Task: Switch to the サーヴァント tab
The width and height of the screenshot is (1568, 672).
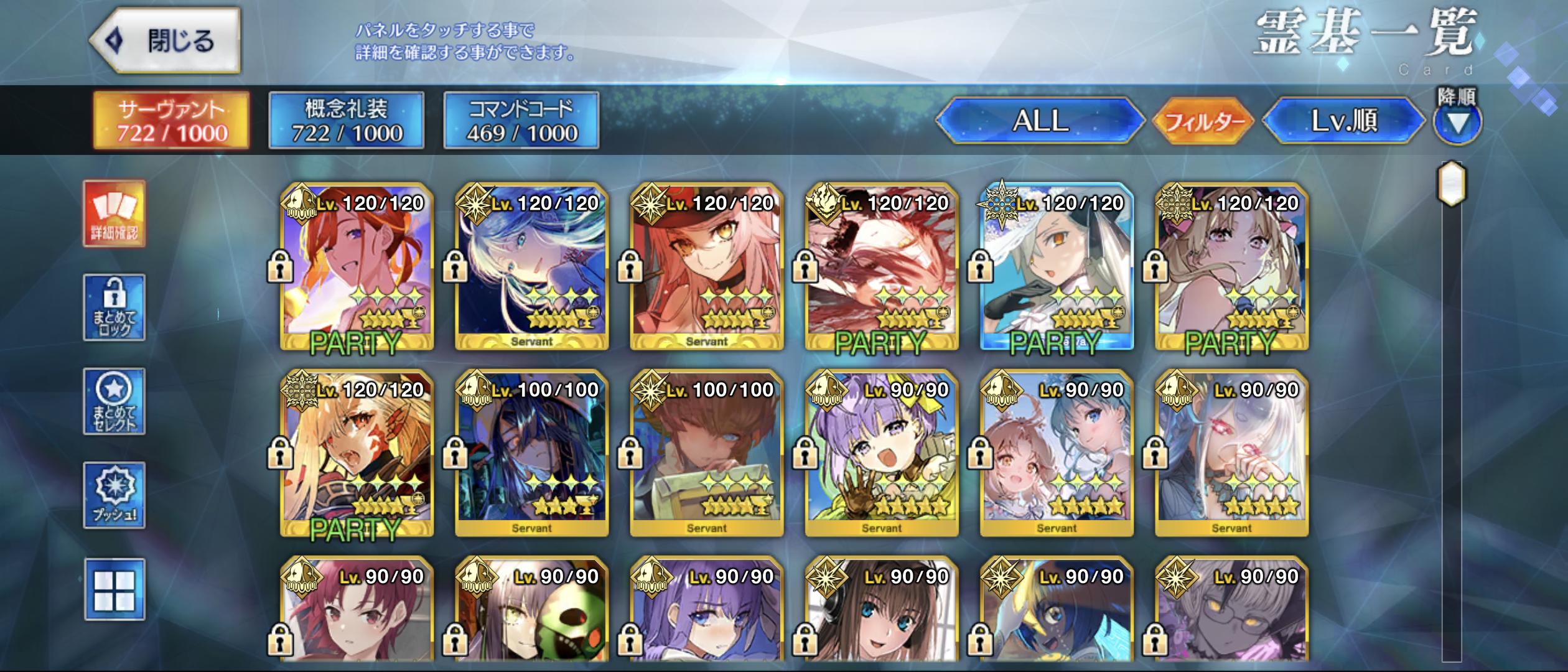Action: (171, 121)
